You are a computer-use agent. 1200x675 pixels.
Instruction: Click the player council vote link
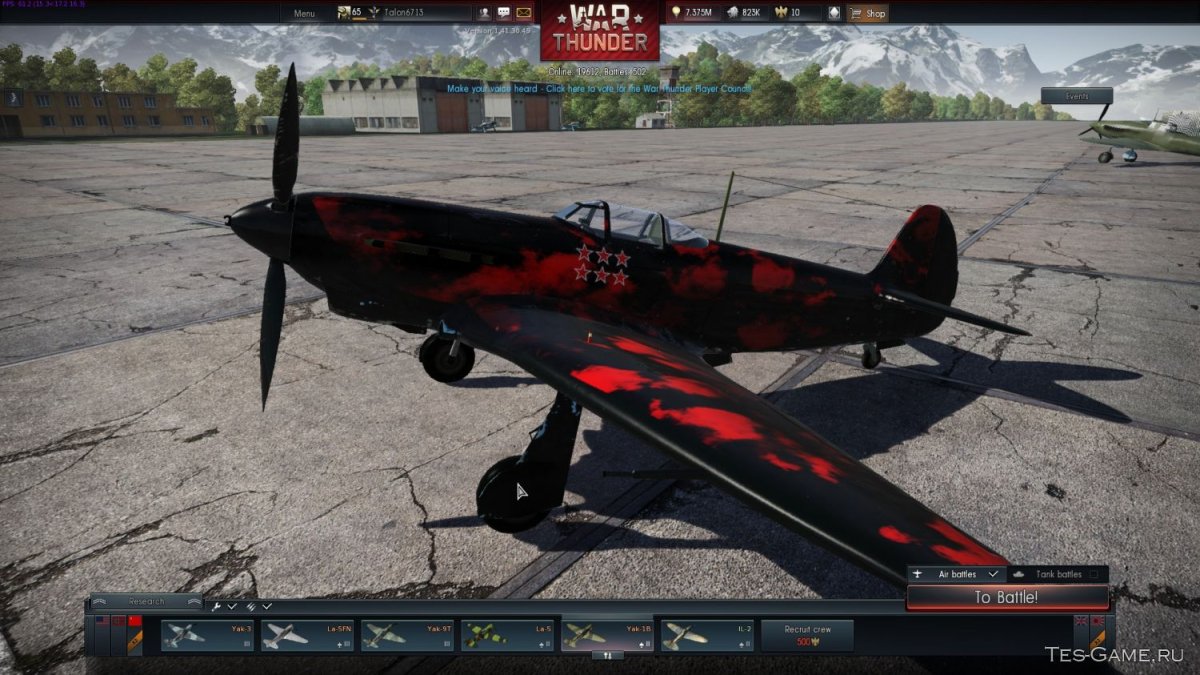(x=598, y=88)
